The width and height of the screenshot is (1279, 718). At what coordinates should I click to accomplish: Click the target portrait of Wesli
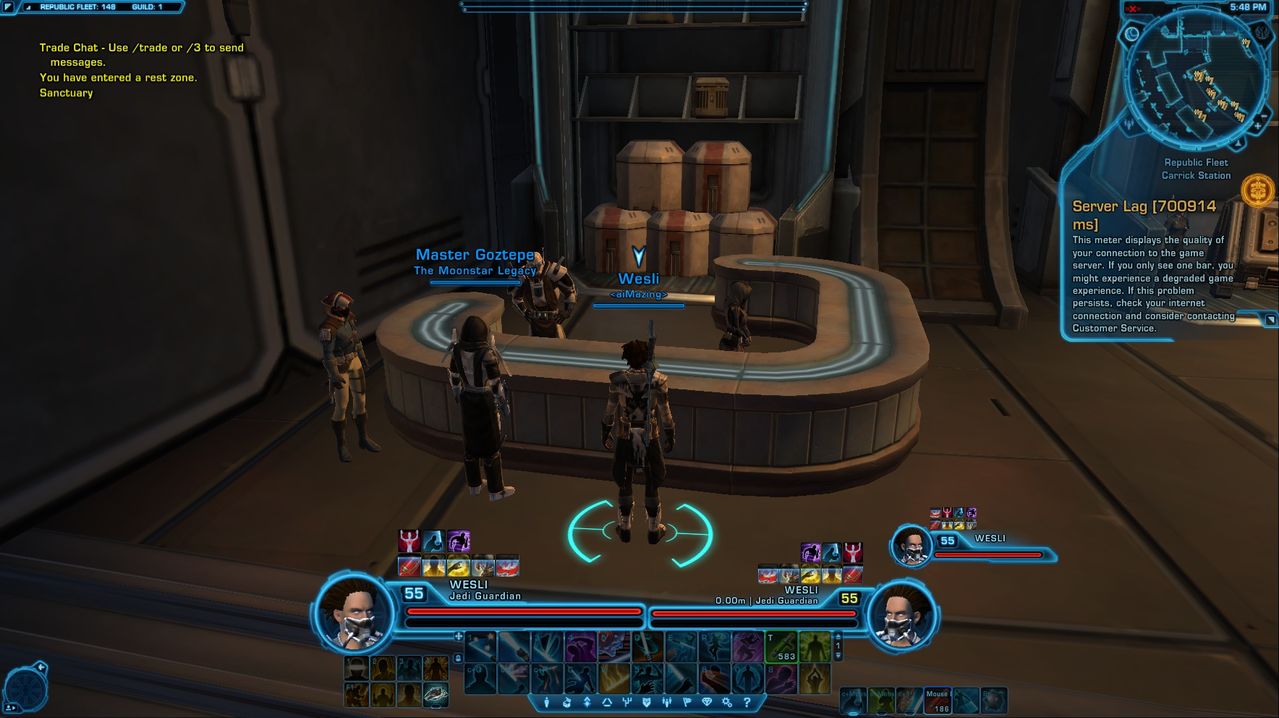901,613
